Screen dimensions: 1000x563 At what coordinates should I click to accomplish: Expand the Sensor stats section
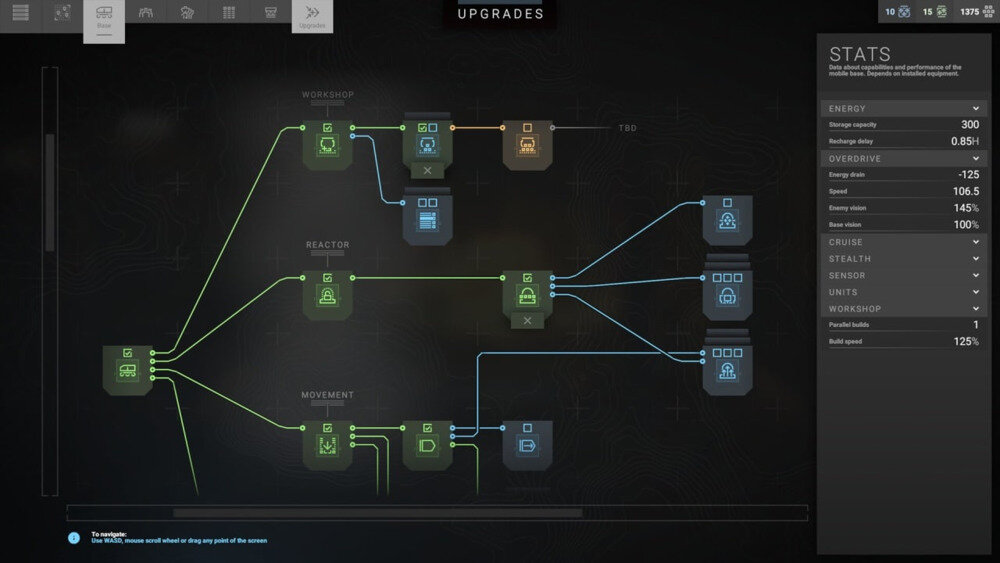(x=975, y=275)
